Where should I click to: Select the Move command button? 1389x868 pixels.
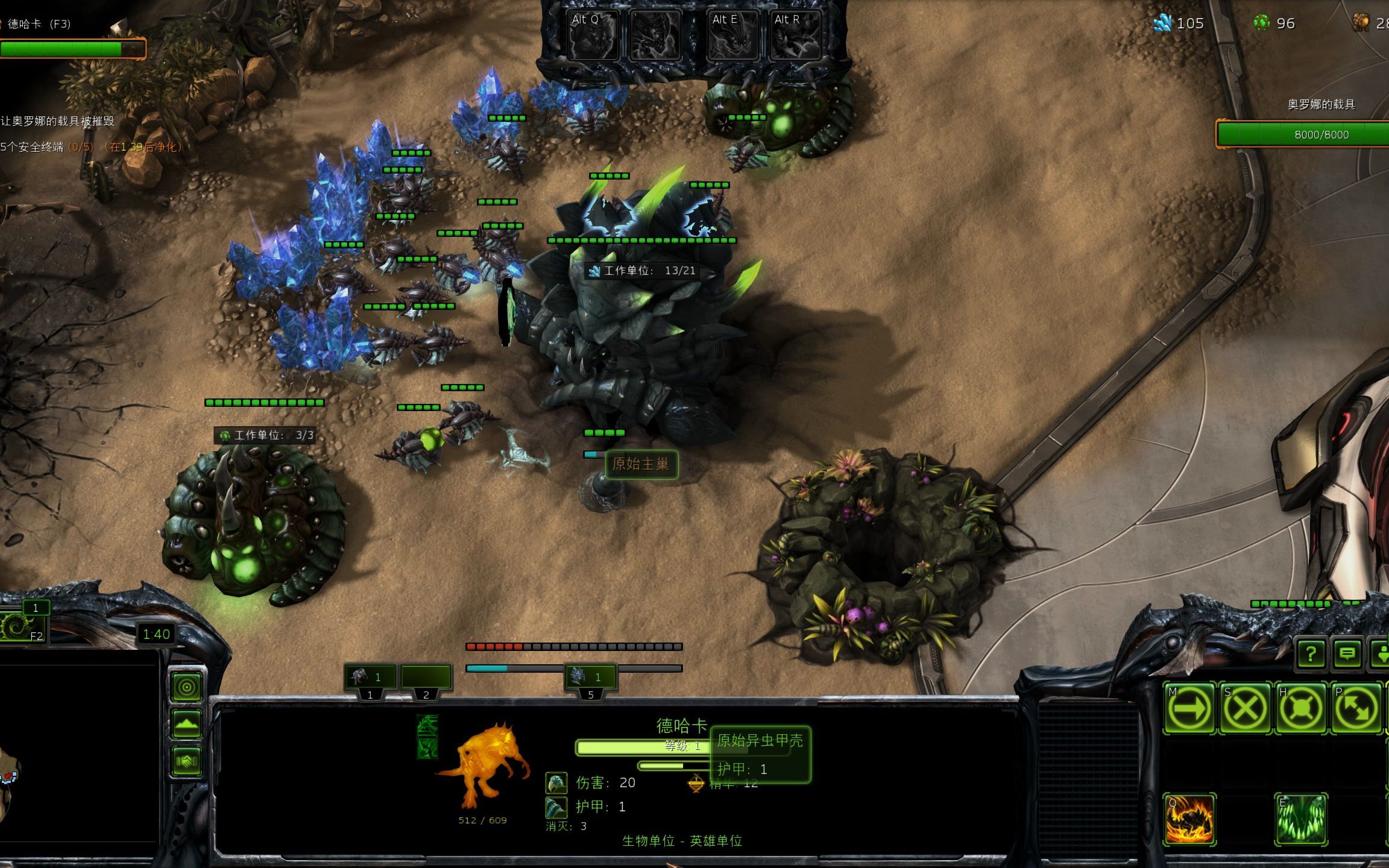pyautogui.click(x=1189, y=708)
